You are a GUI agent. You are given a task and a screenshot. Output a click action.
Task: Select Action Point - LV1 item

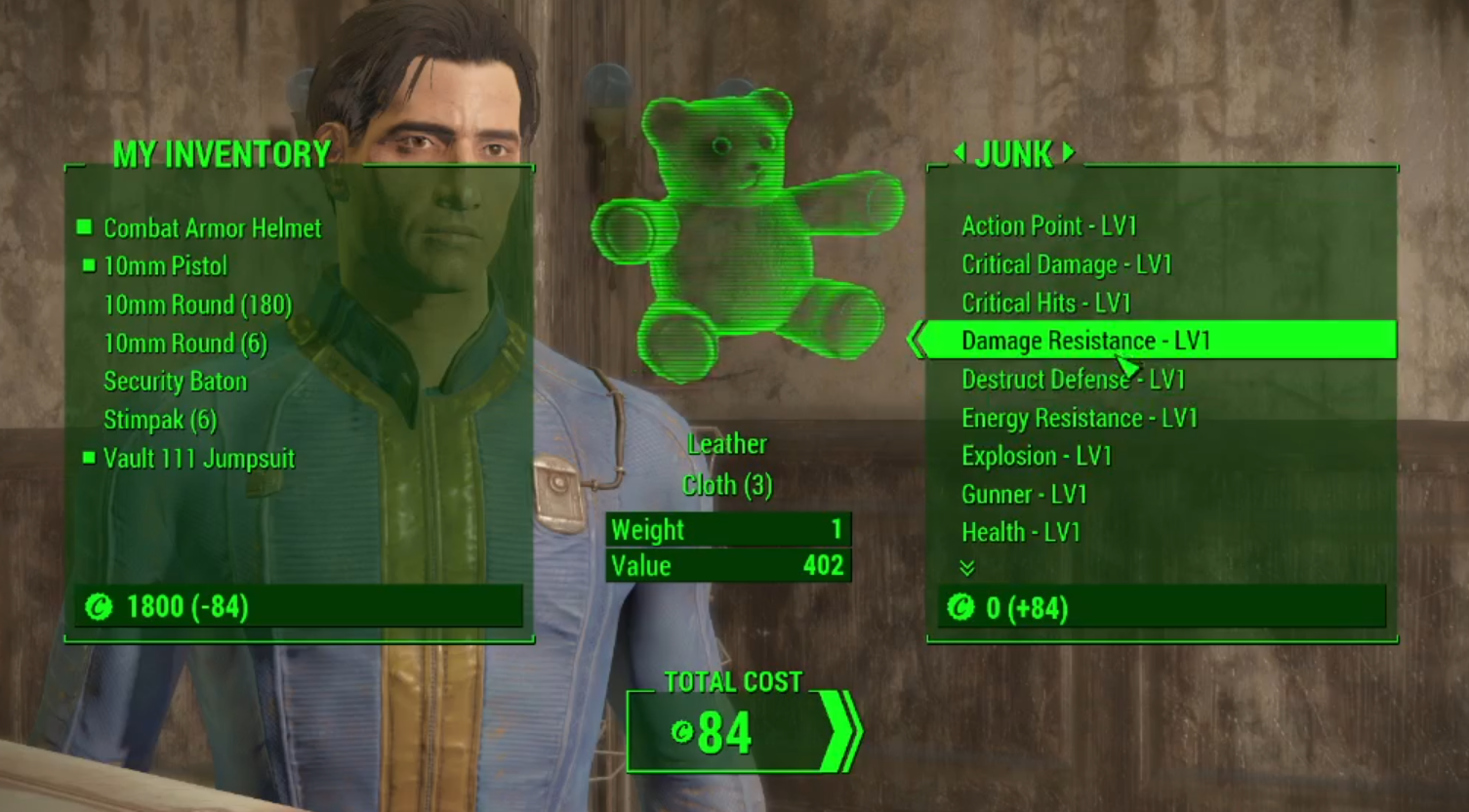point(1049,226)
